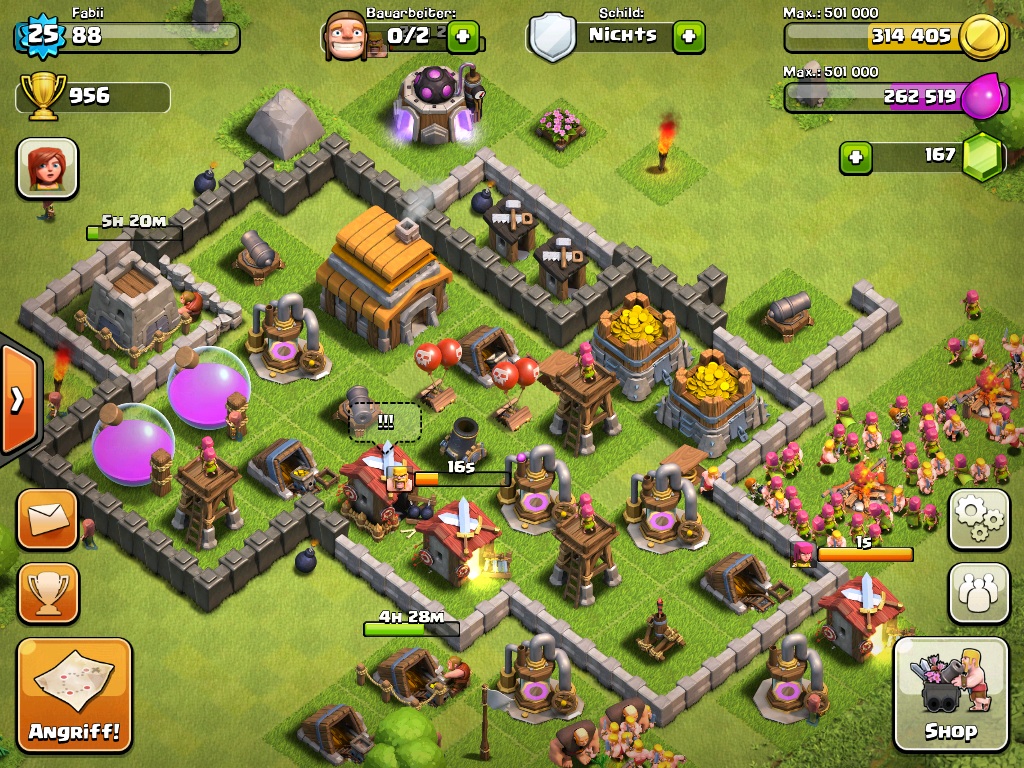This screenshot has width=1024, height=768.
Task: Add gems using the green plus
Action: [855, 157]
